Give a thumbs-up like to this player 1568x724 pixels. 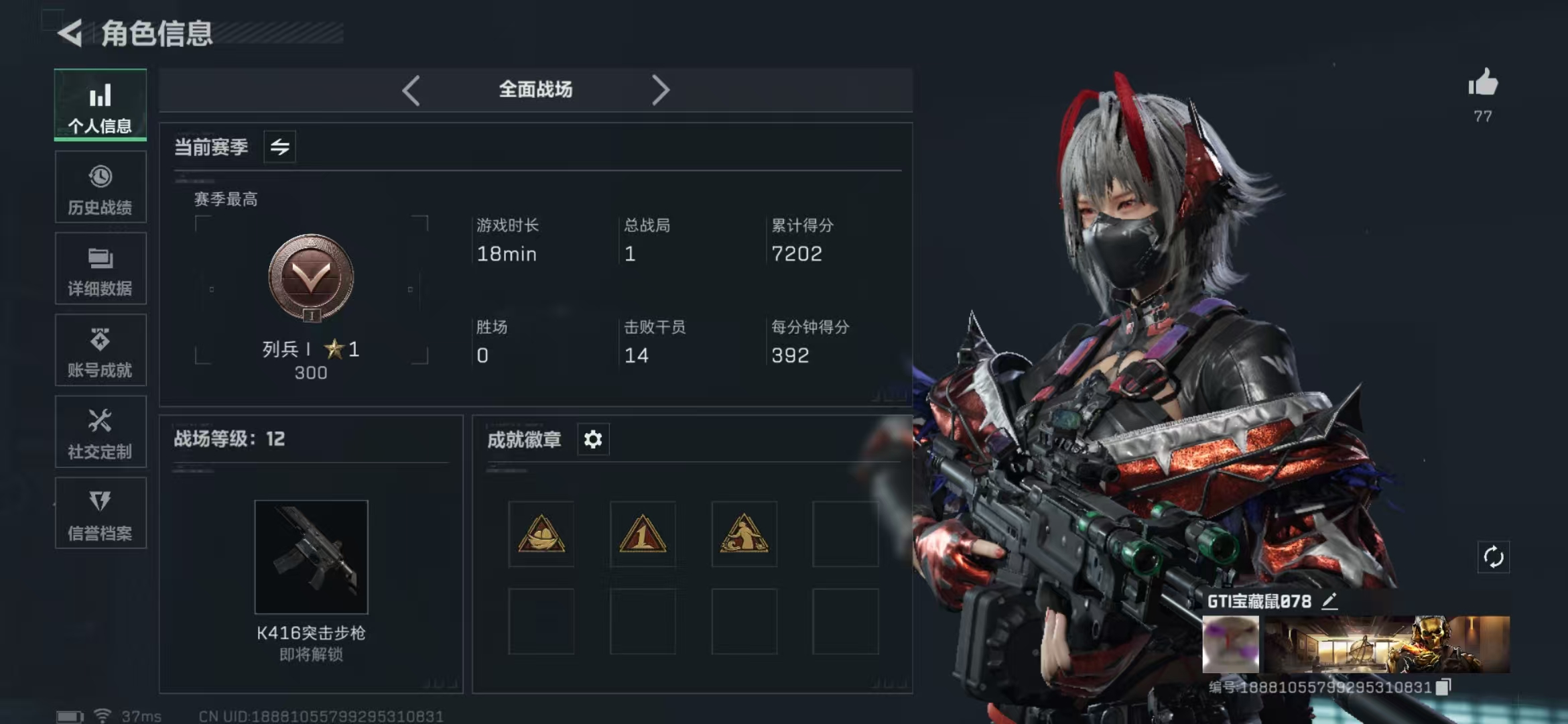coord(1483,84)
